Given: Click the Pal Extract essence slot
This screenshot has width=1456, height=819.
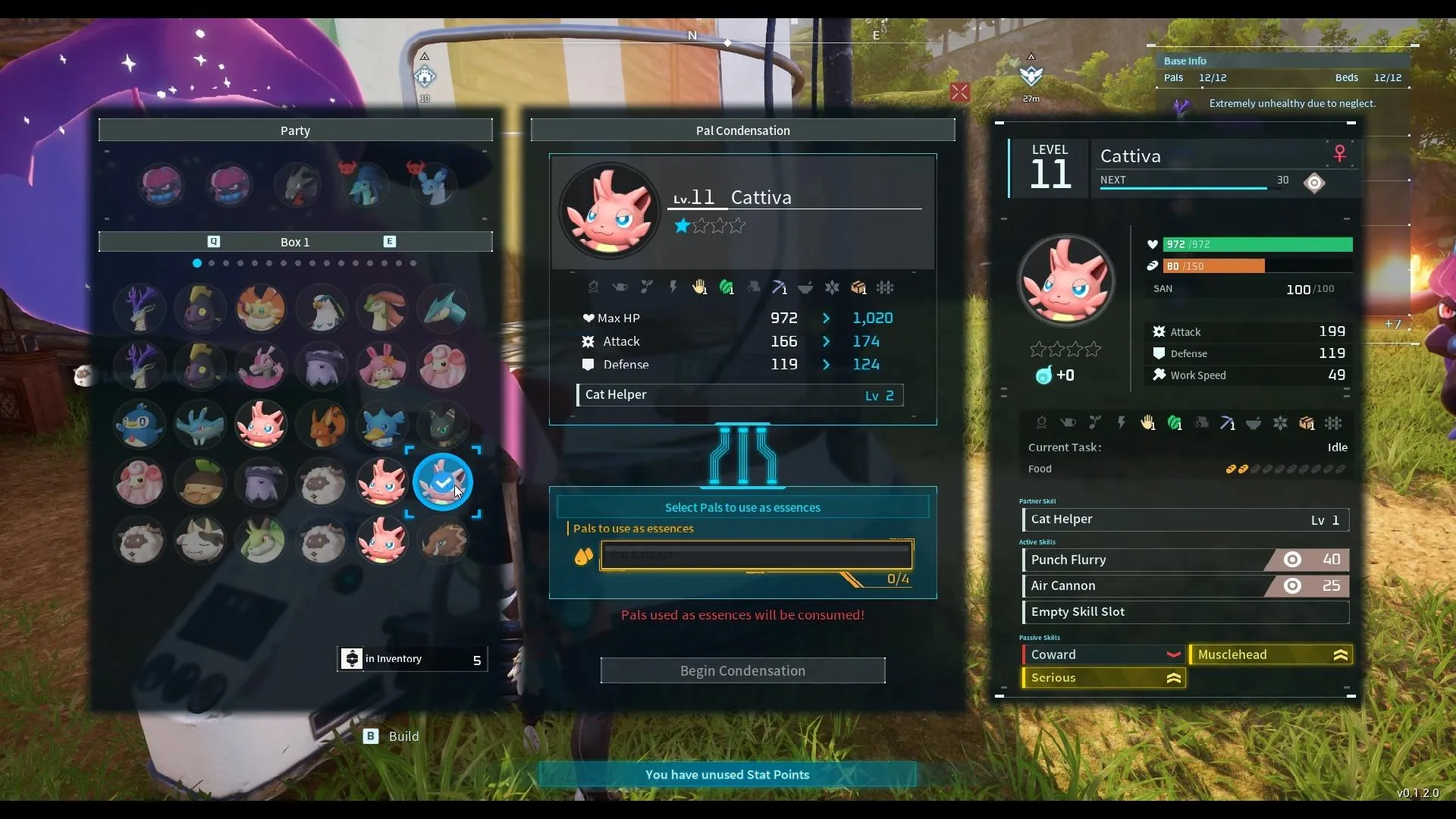Looking at the screenshot, I should pos(756,555).
